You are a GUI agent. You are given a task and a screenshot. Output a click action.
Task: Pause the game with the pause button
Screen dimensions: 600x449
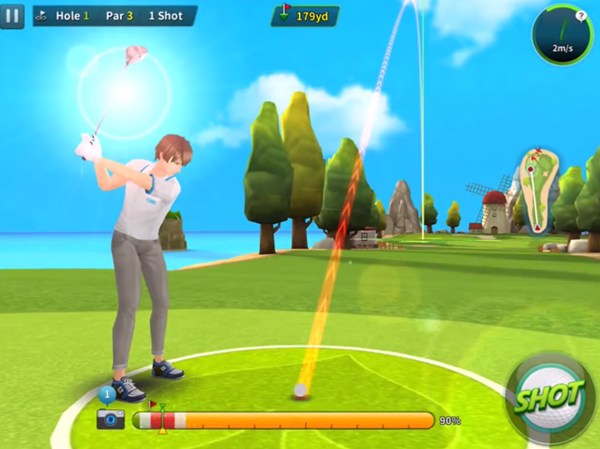tap(12, 16)
